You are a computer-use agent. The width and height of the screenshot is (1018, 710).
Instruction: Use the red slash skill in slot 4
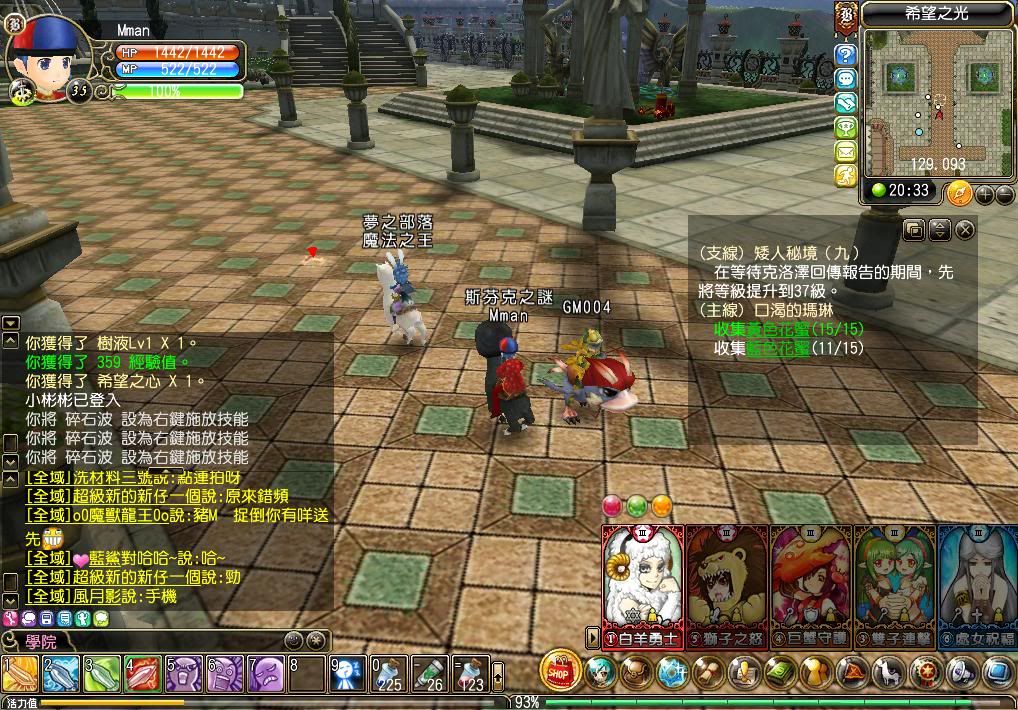pos(143,674)
